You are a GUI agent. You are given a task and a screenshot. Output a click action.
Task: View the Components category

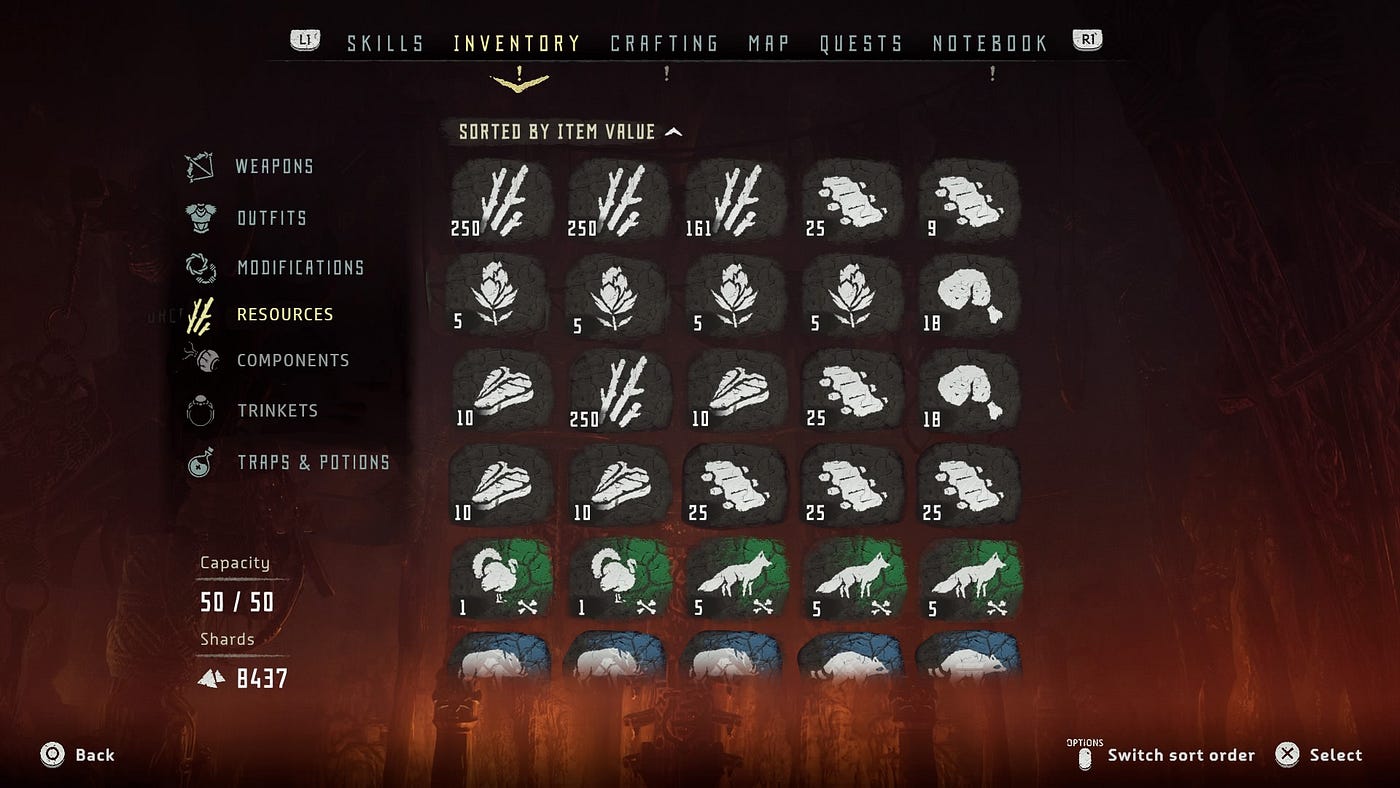pos(293,361)
